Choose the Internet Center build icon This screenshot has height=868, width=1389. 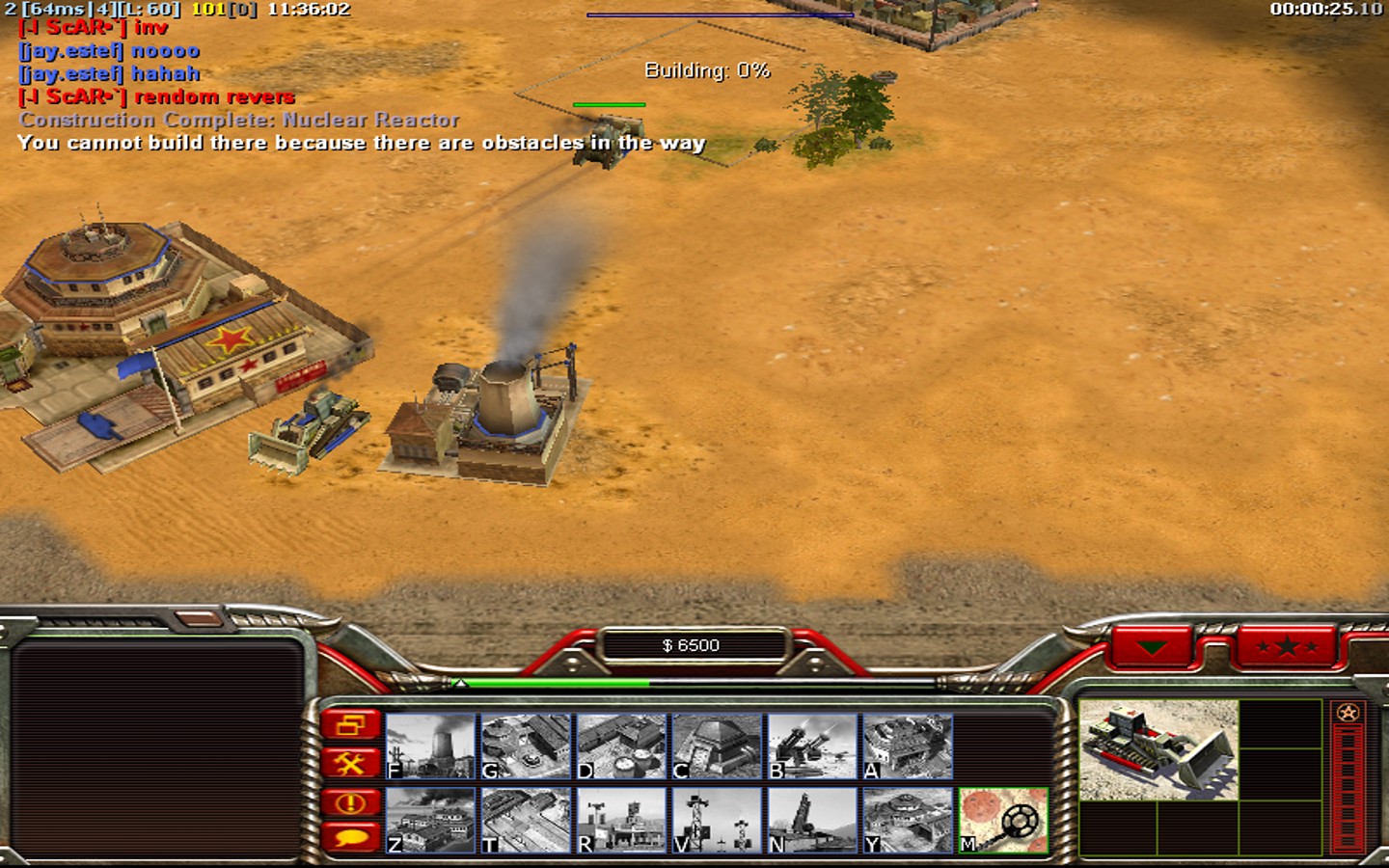621,820
